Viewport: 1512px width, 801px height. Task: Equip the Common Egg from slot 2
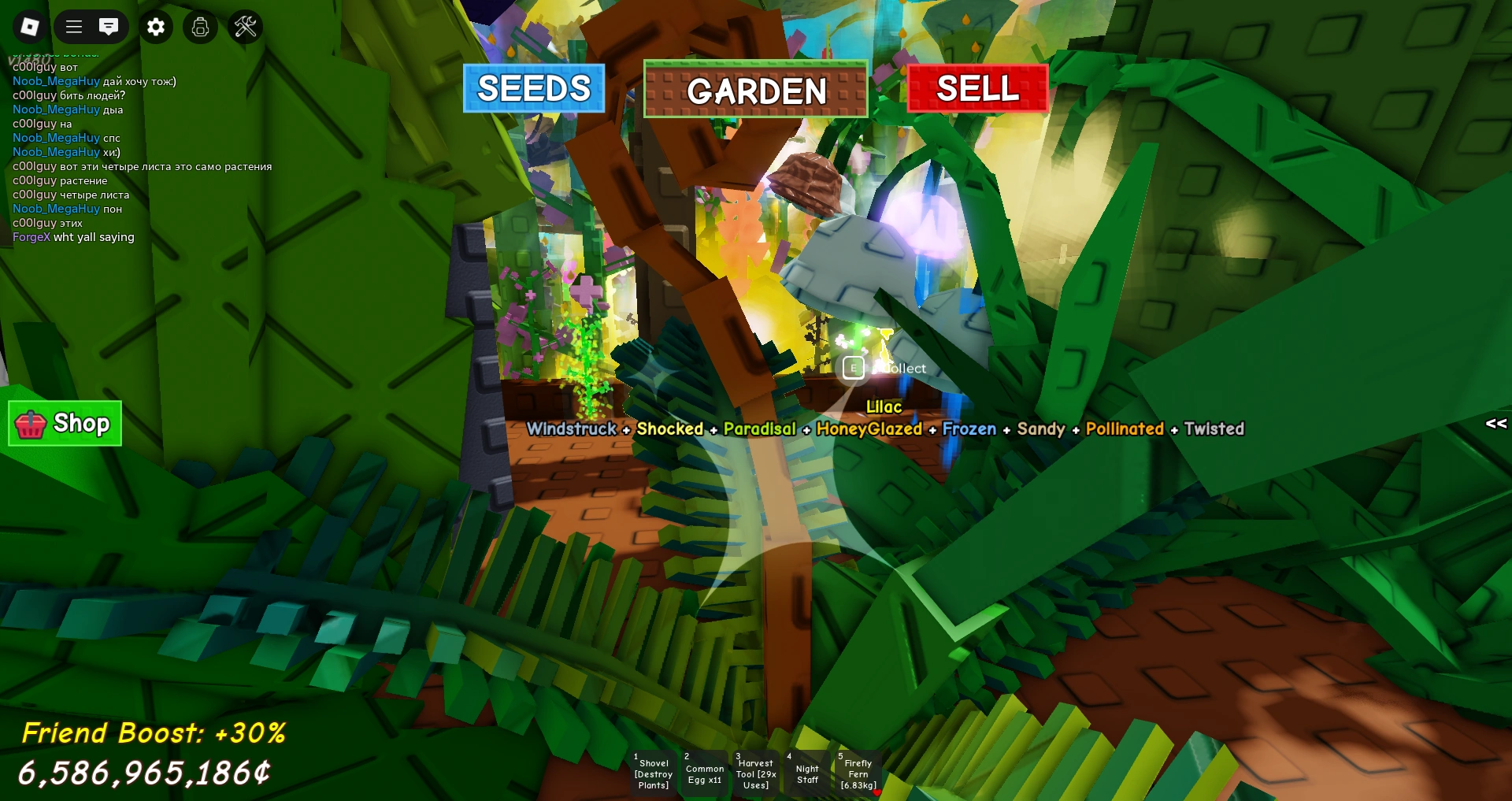(704, 773)
